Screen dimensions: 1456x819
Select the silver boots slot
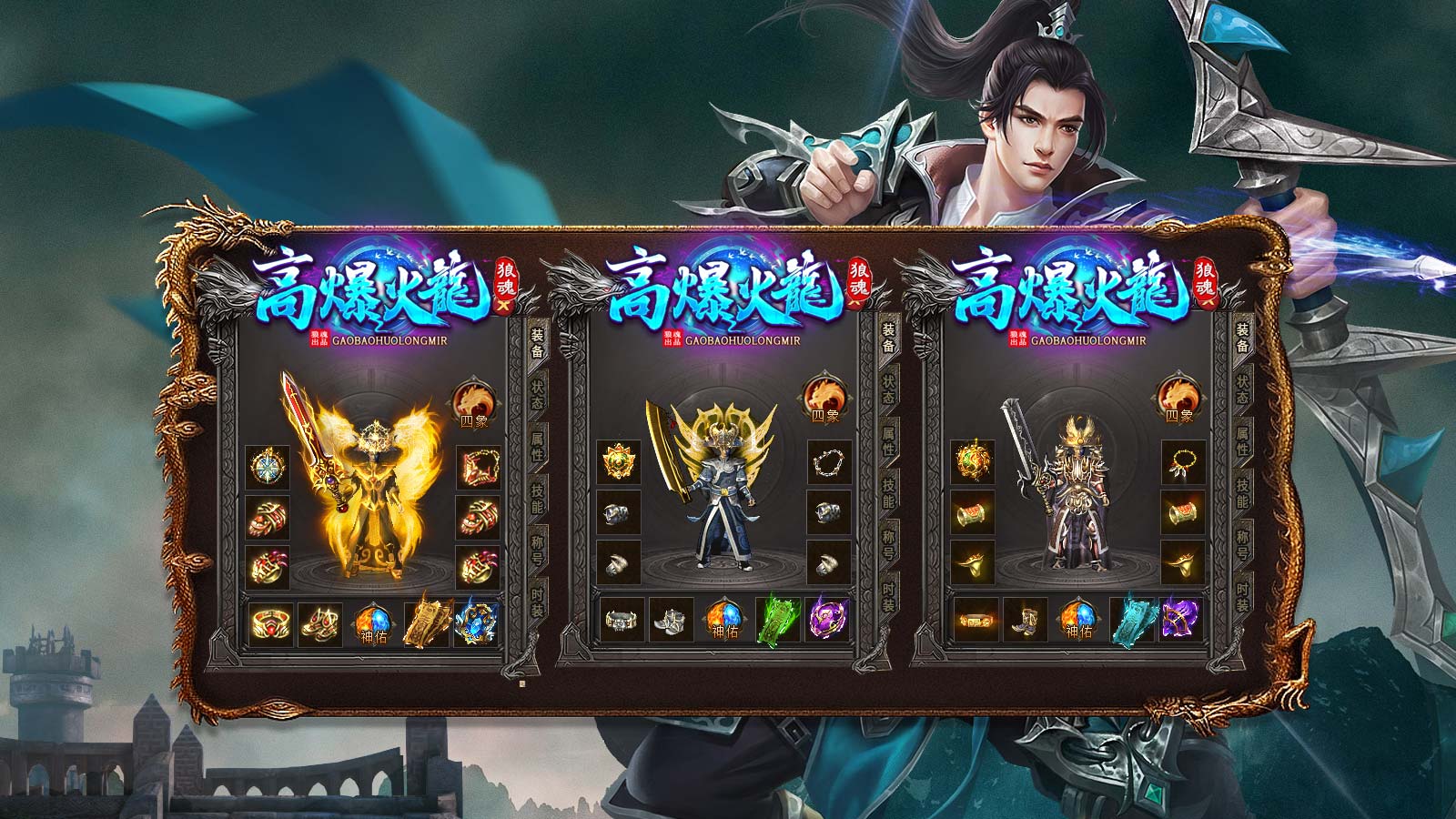tap(672, 622)
